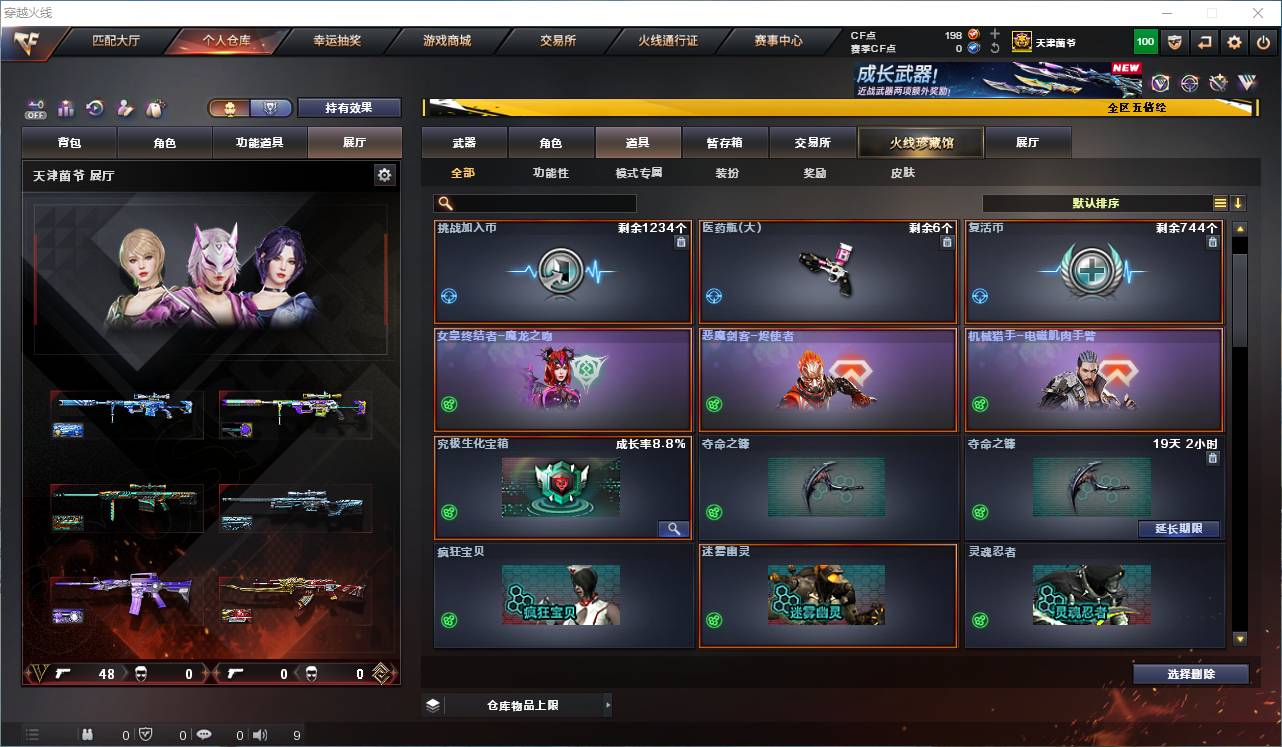Open the replay/history icon above the 背包 tab

point(95,108)
